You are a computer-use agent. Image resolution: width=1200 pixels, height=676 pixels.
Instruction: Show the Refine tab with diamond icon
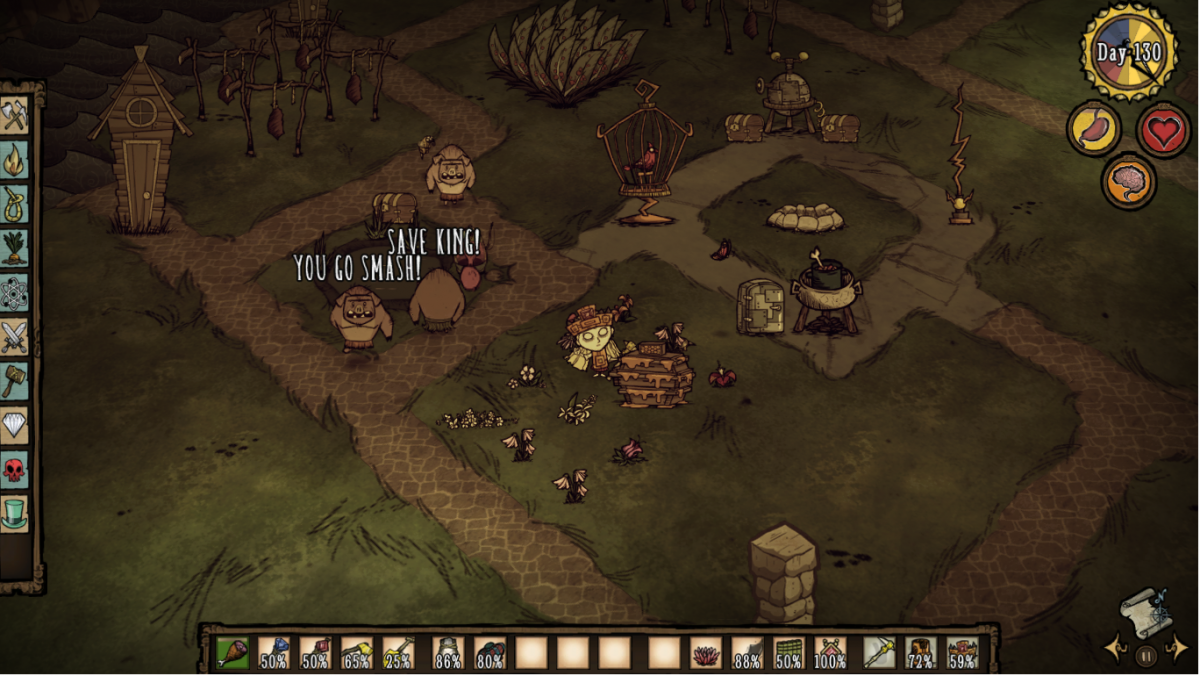[14, 425]
